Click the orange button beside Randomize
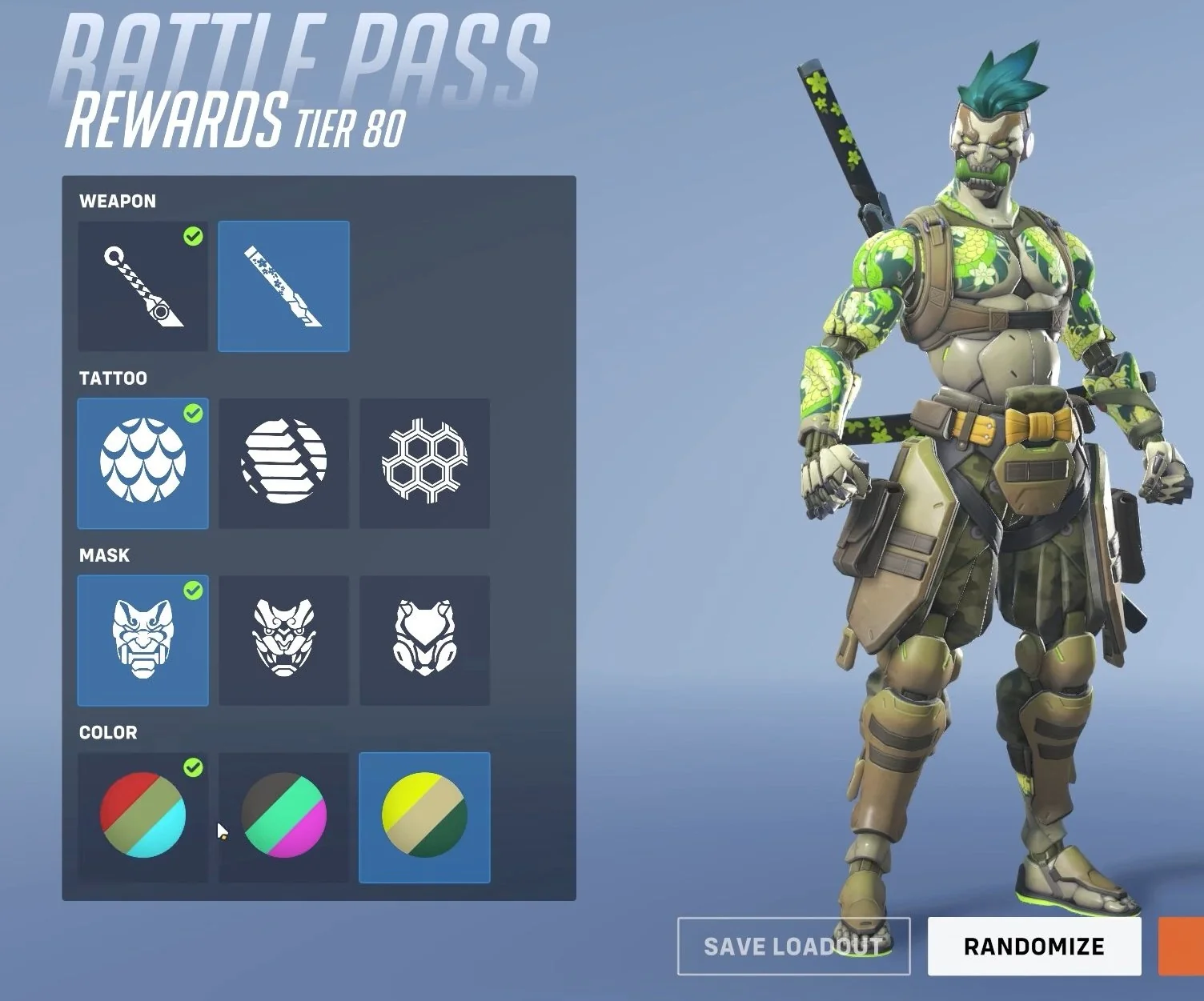The image size is (1204, 1001). coord(1182,947)
